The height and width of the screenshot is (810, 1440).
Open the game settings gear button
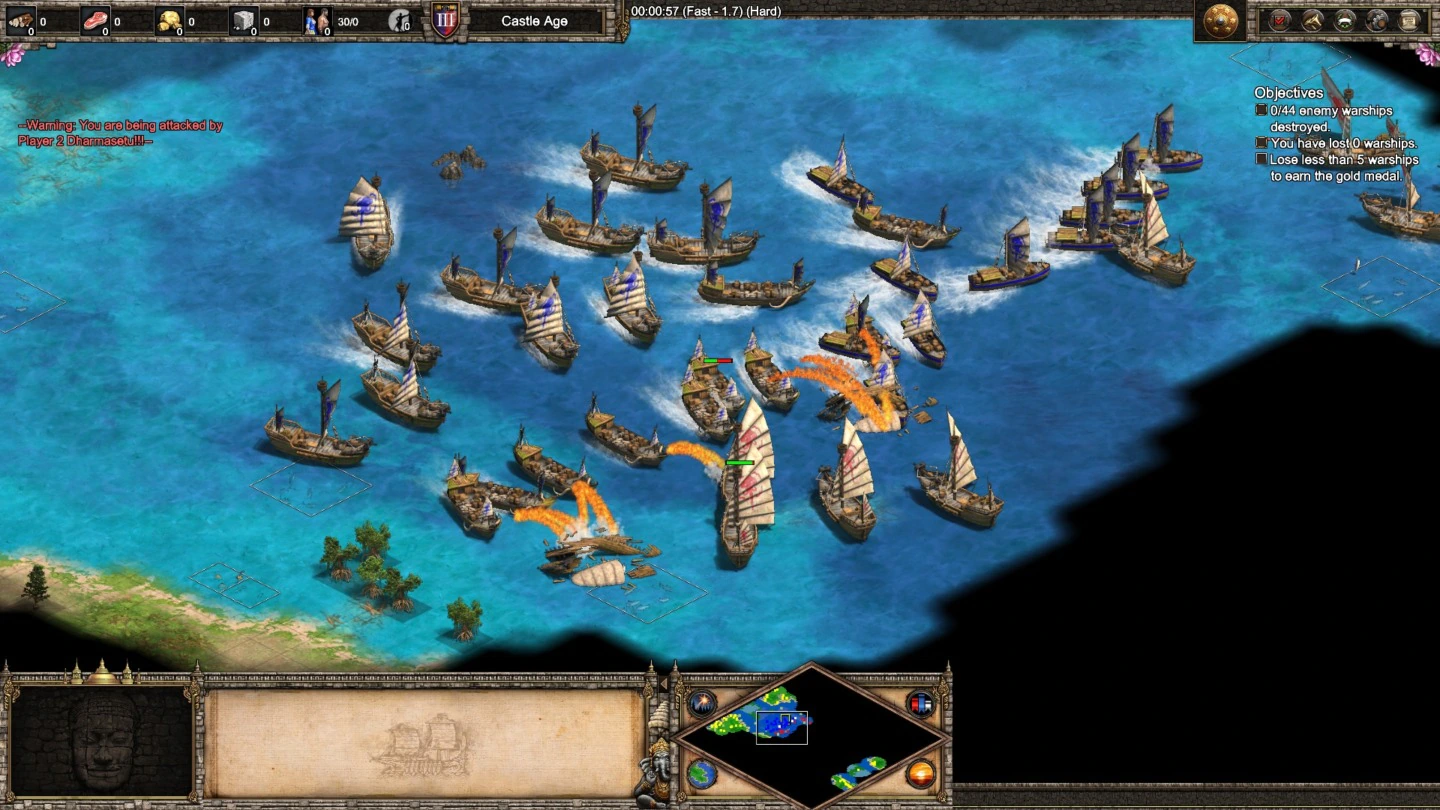(x=1378, y=20)
